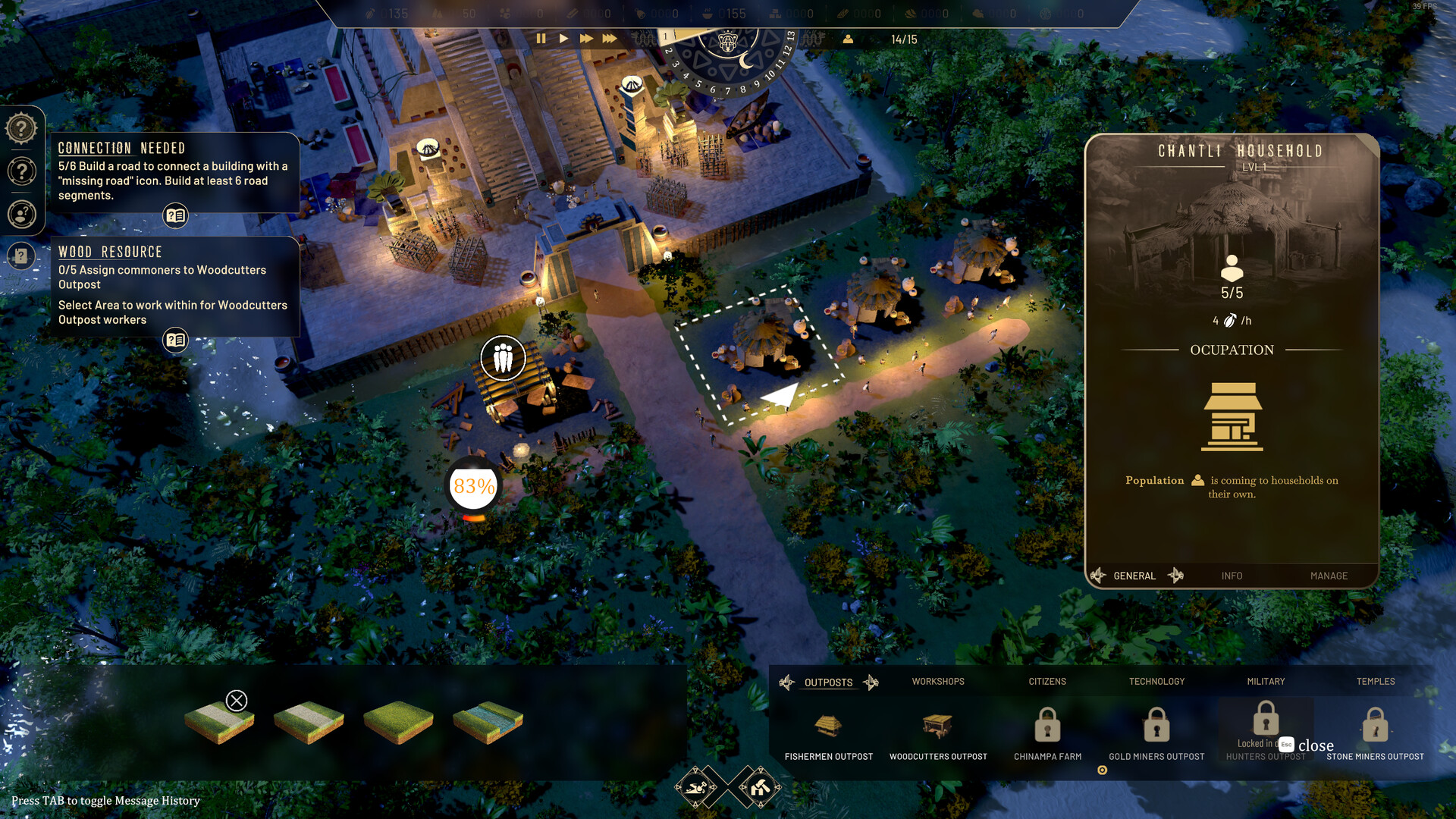This screenshot has width=1456, height=819.
Task: Click the locked Stone Miners Outpost icon
Action: 1376,726
